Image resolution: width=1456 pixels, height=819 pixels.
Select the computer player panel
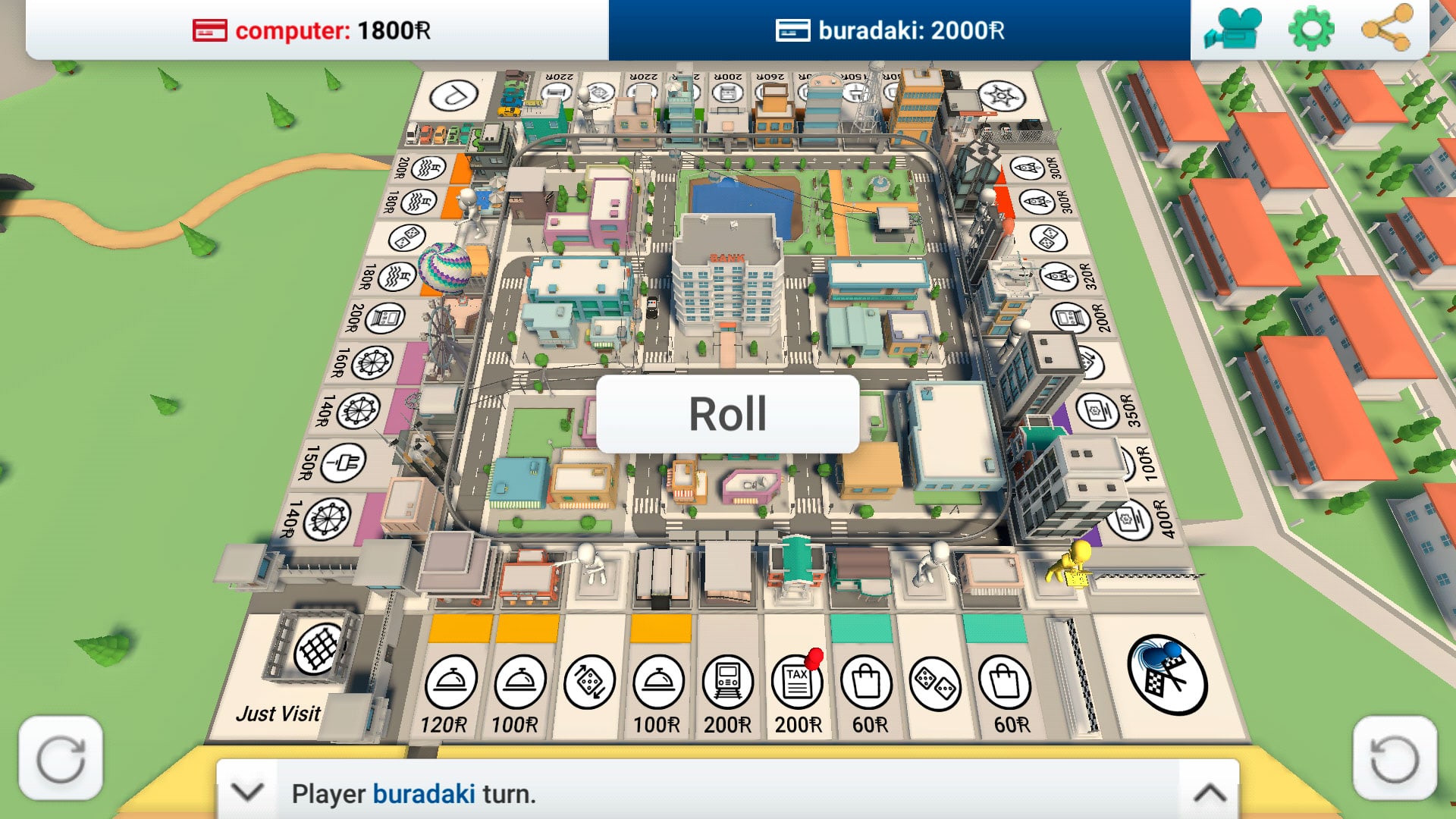click(317, 30)
